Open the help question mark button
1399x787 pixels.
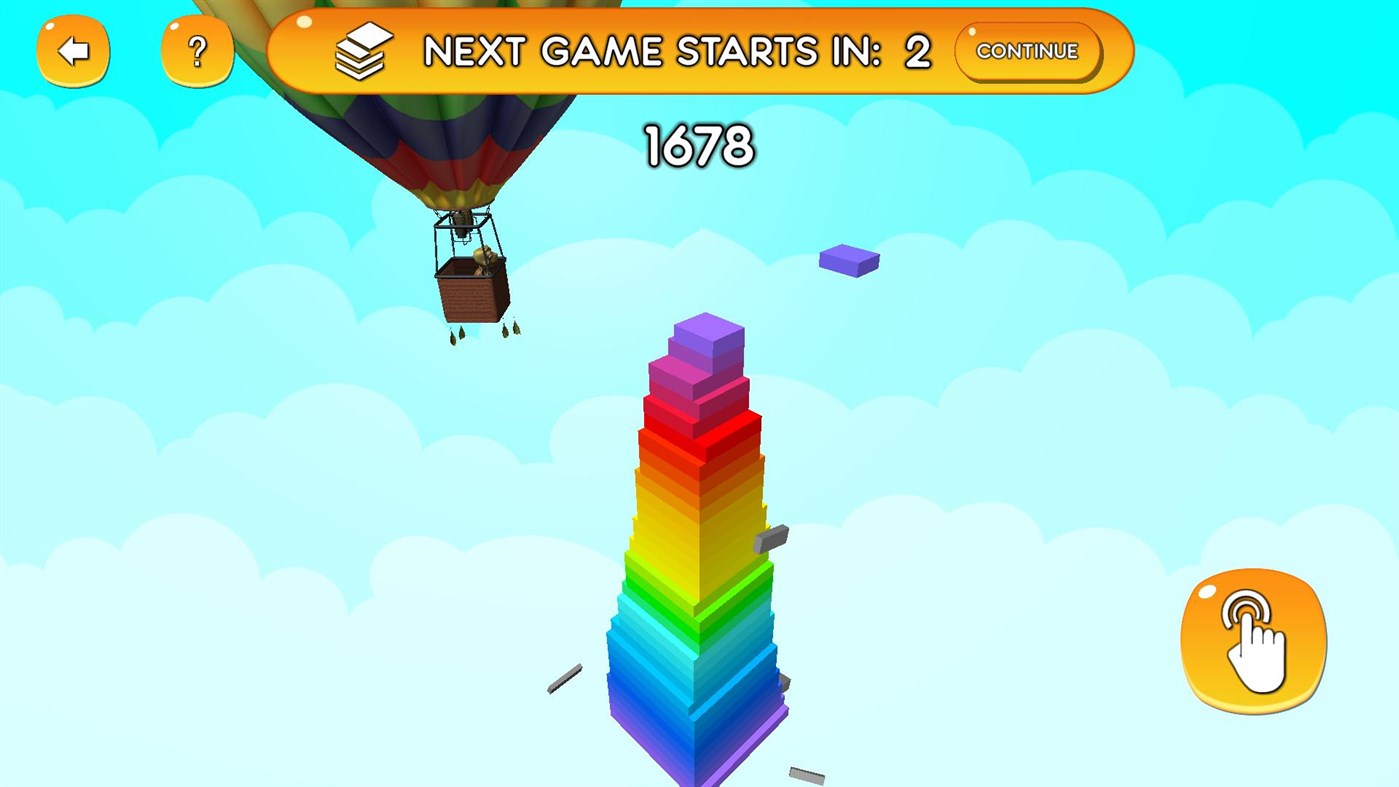[196, 50]
